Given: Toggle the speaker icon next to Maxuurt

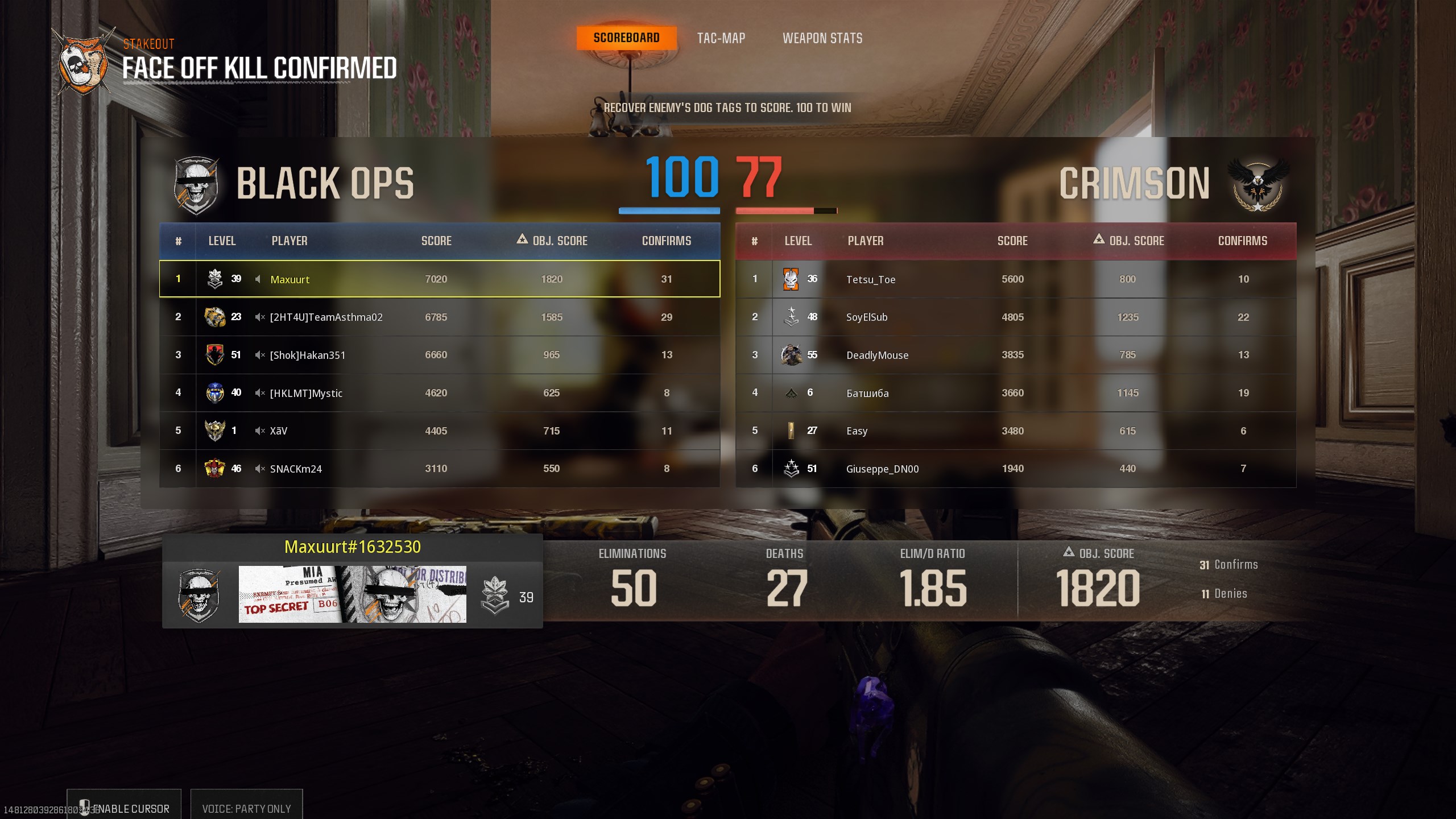Looking at the screenshot, I should coord(258,279).
